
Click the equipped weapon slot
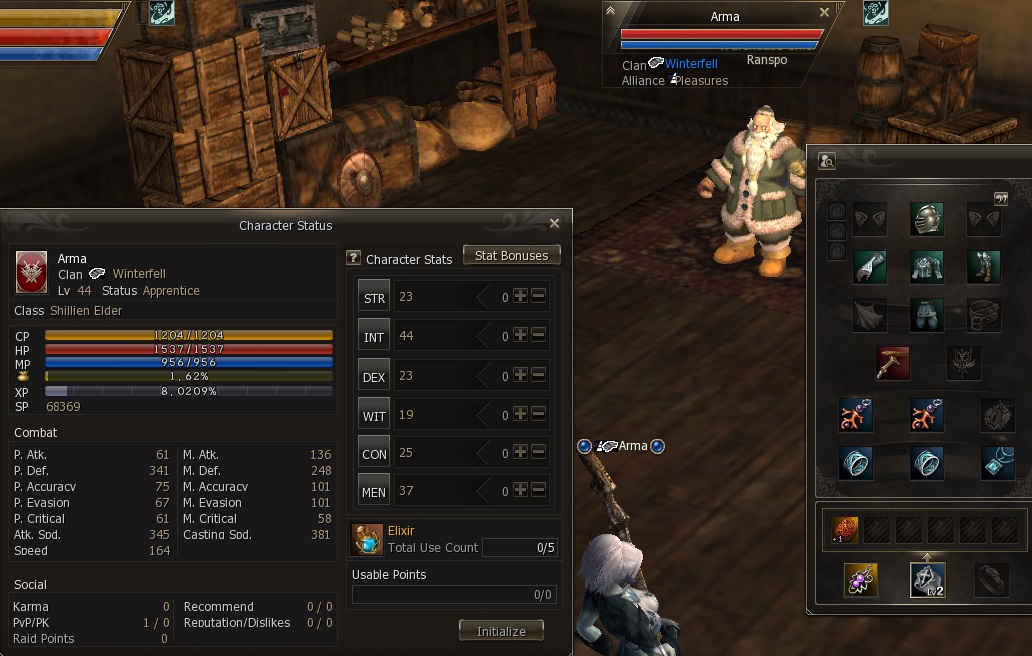coord(892,362)
